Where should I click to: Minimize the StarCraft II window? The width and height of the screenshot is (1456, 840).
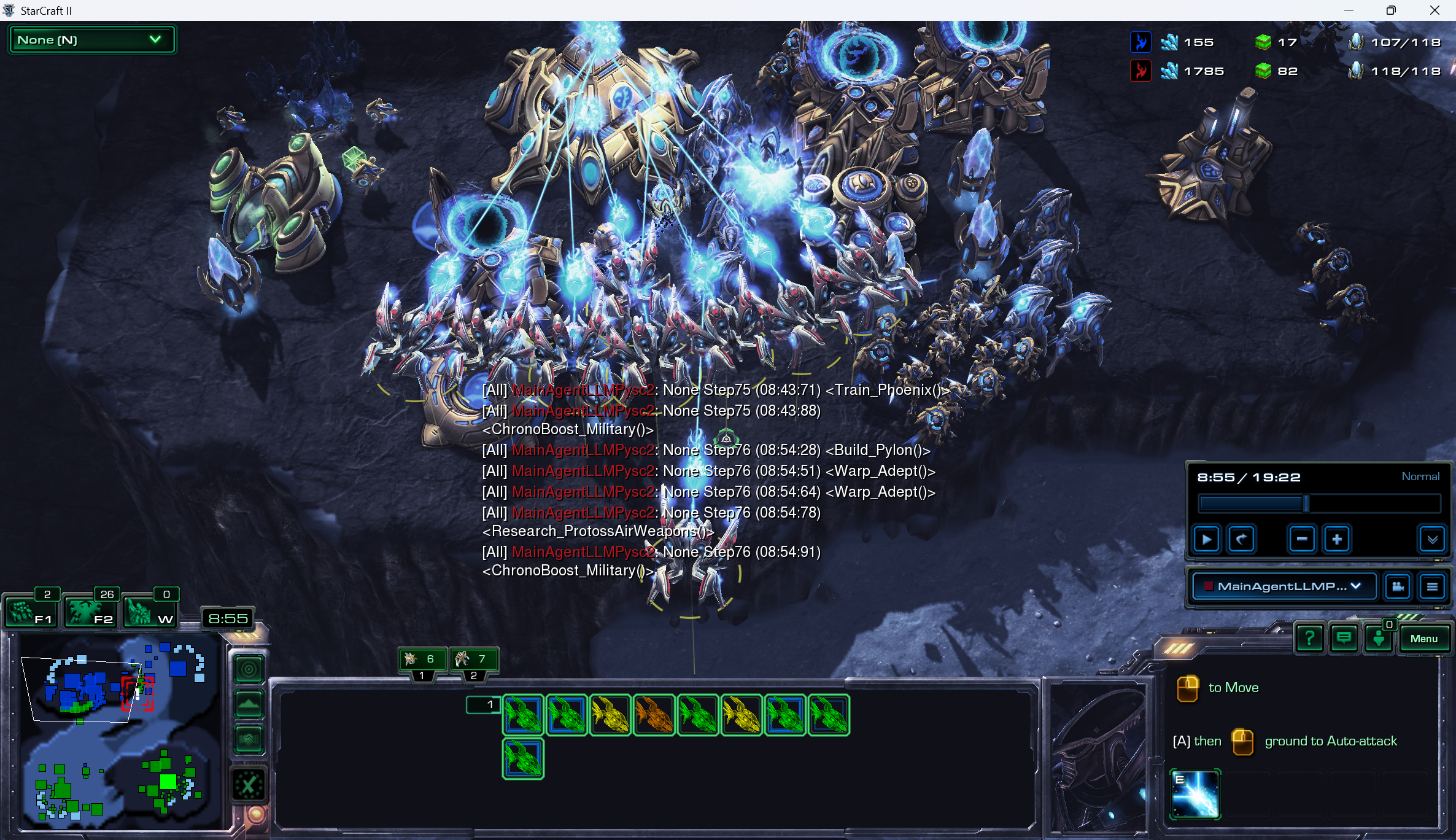[1349, 10]
